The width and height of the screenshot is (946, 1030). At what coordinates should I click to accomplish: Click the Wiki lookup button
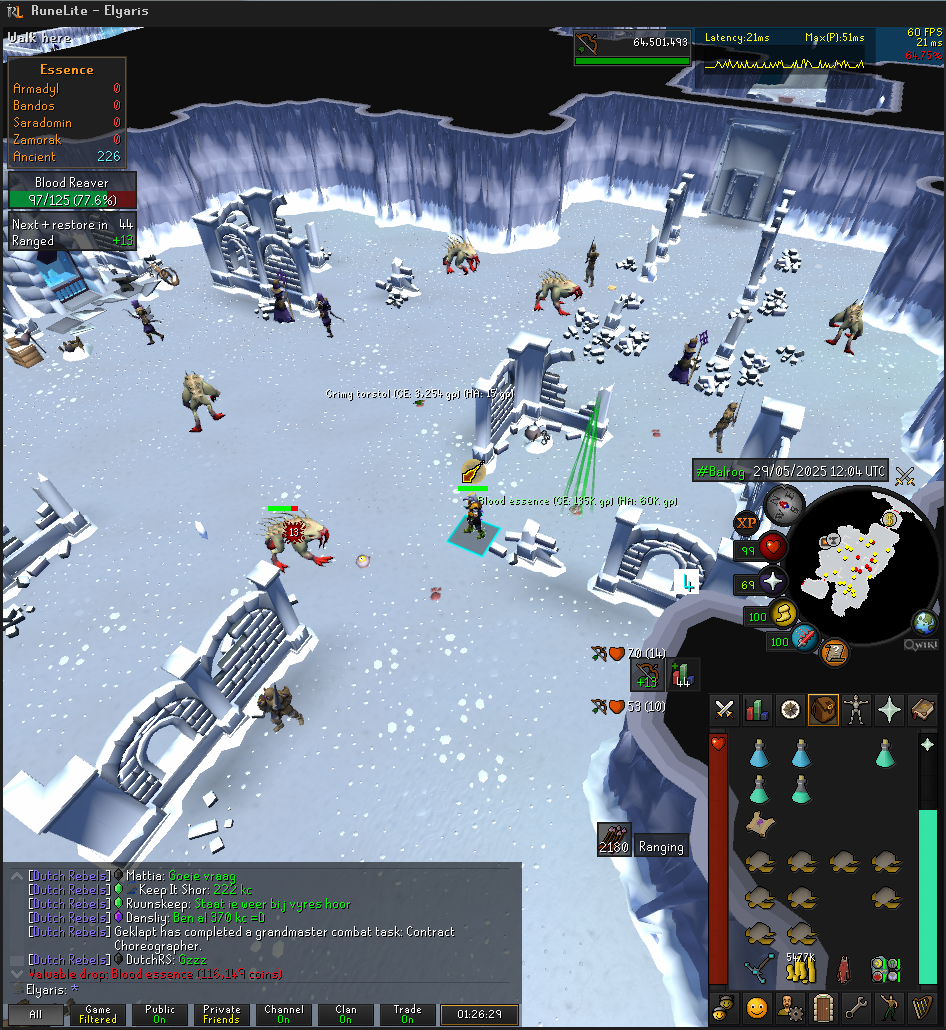[921, 645]
